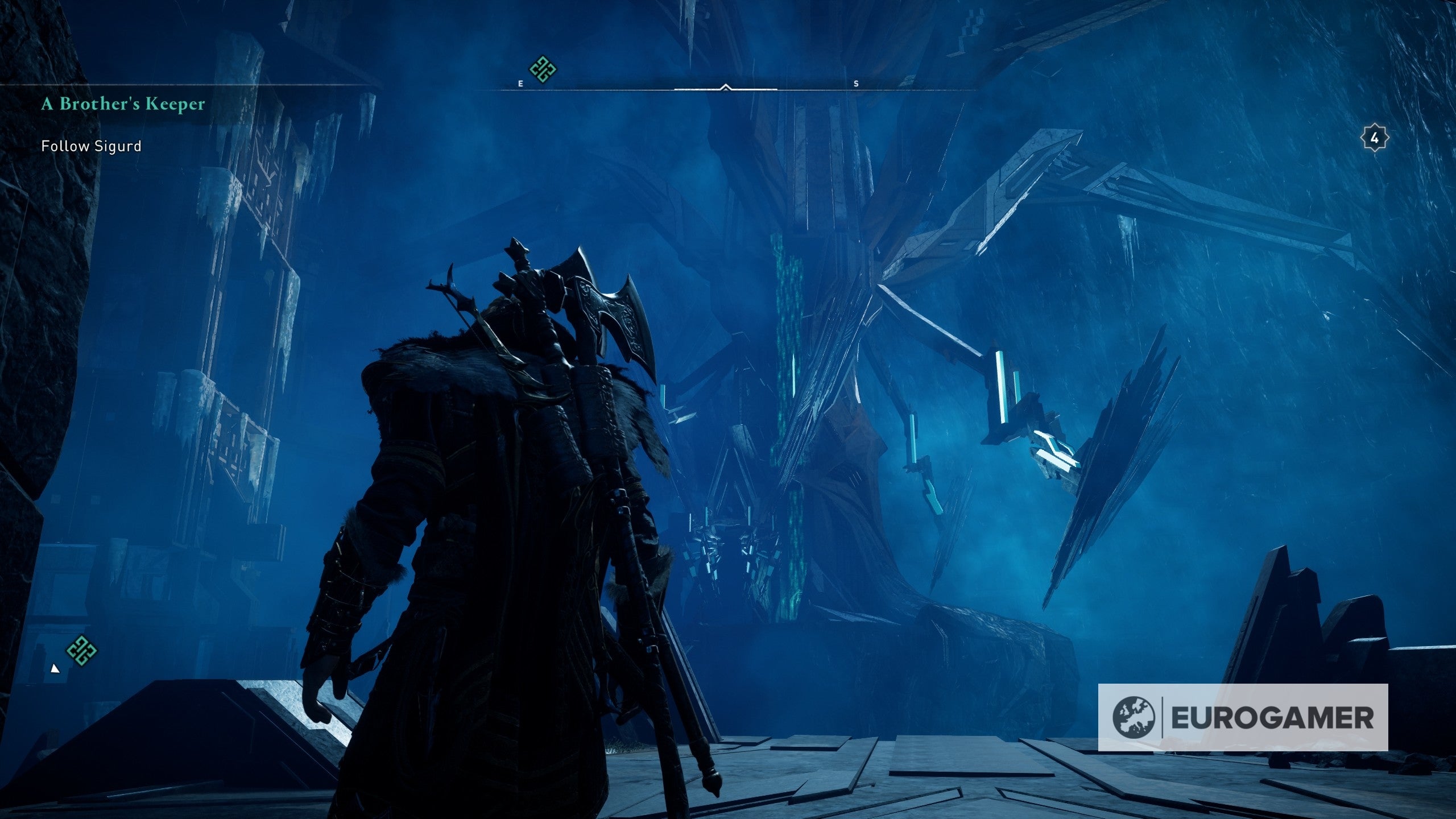The width and height of the screenshot is (1456, 819).
Task: Click the S cardinal marker on the compass
Action: coord(855,83)
